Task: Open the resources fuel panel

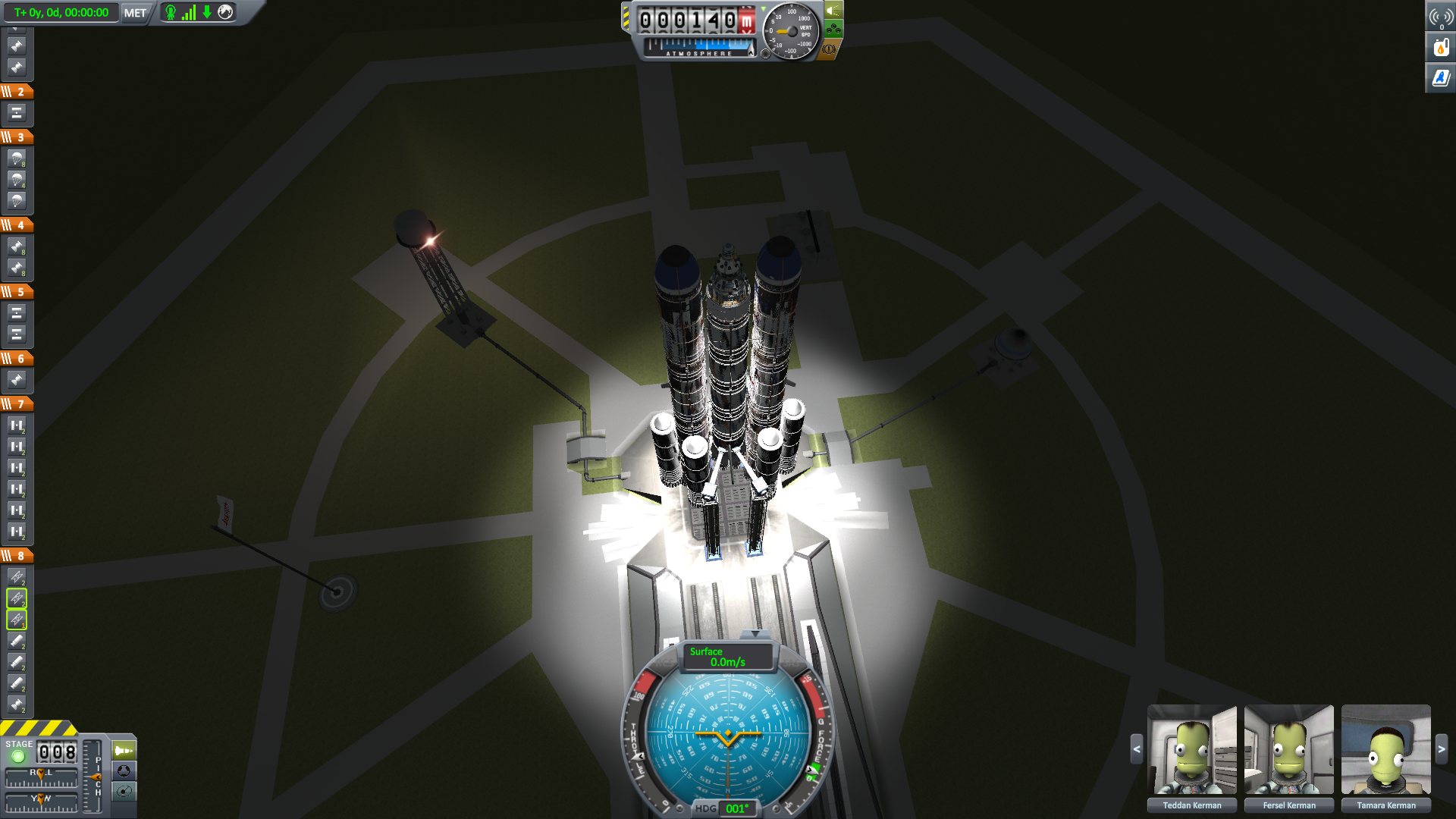Action: coord(1440,48)
